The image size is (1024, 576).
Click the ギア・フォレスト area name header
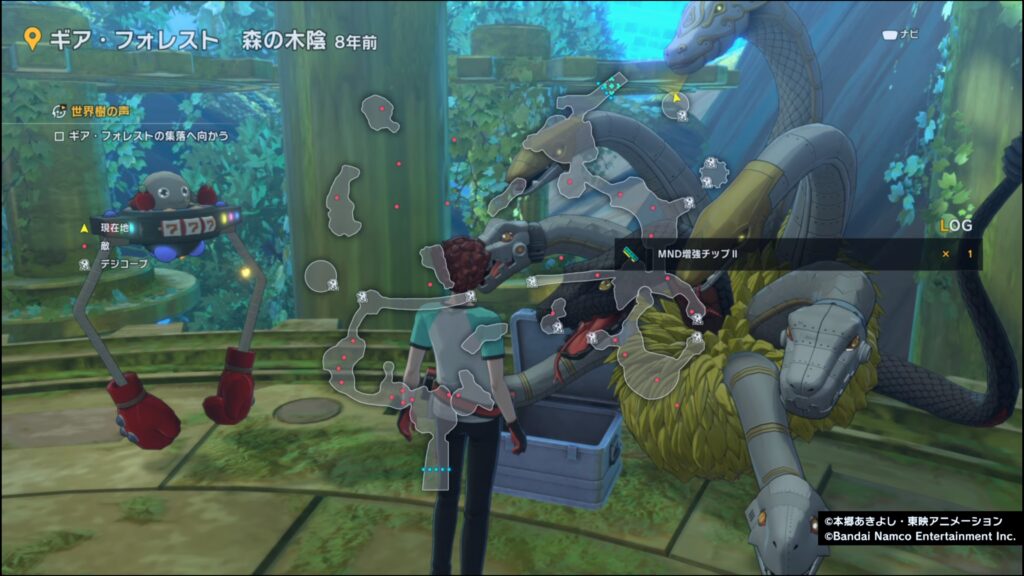click(133, 40)
